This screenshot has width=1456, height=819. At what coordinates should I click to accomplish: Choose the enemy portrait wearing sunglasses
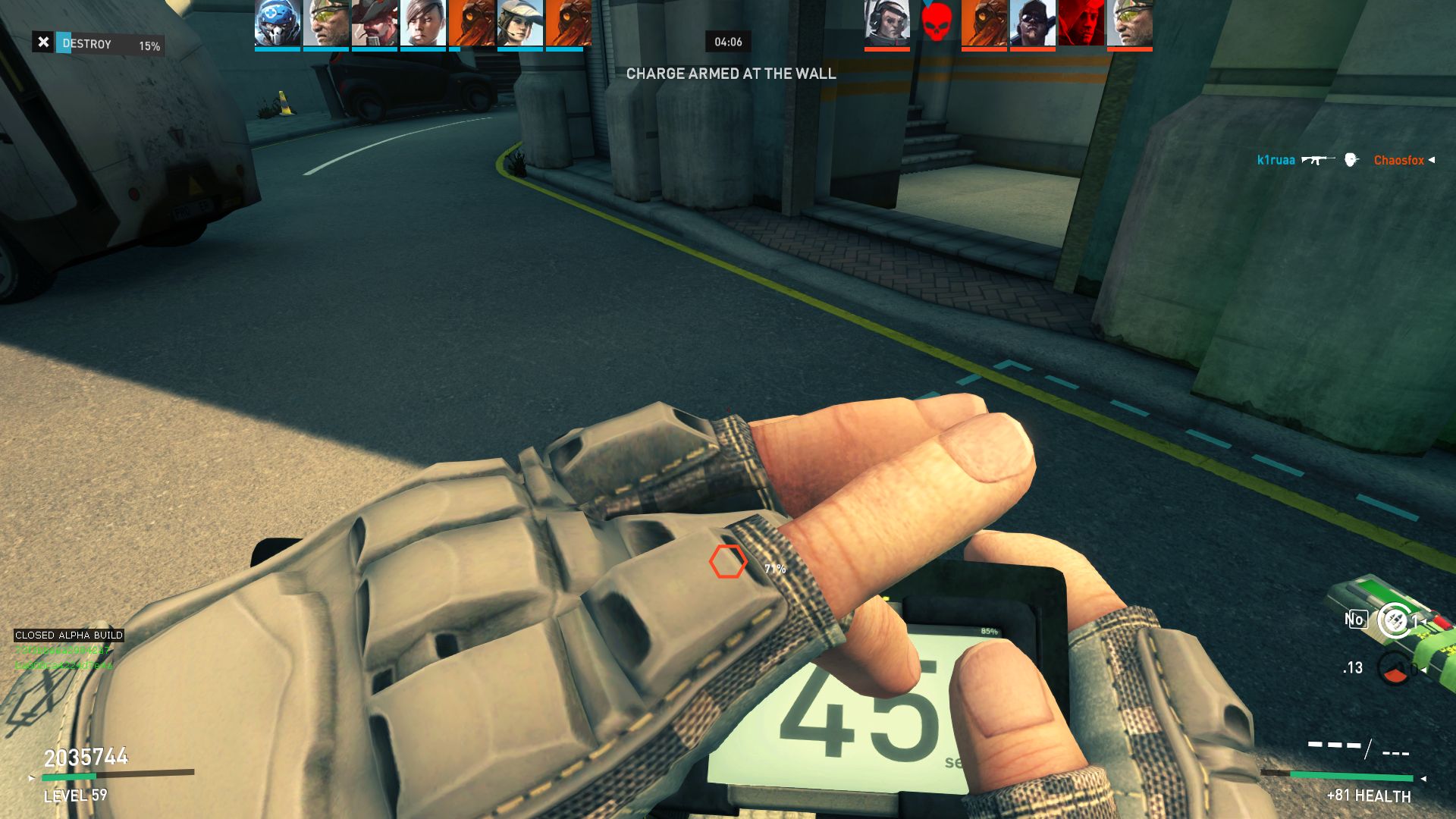pos(1032,24)
